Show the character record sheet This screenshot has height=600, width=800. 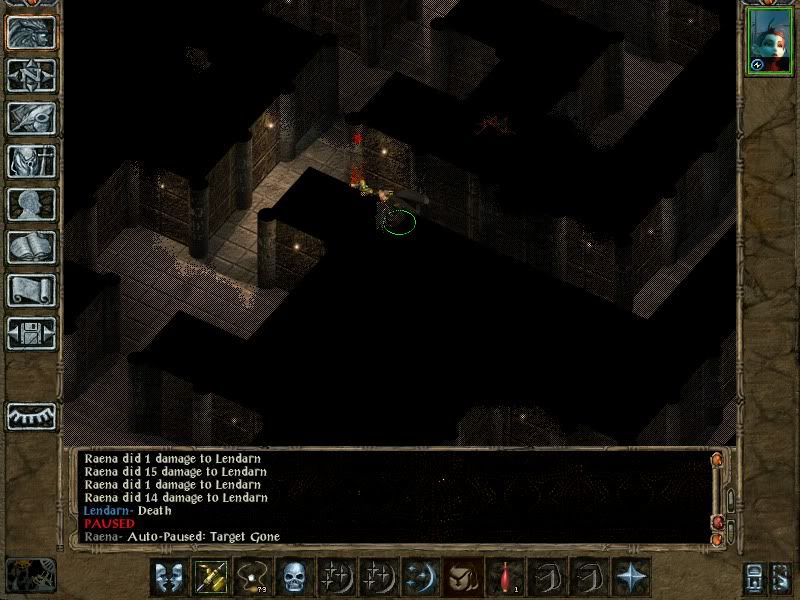(31, 204)
